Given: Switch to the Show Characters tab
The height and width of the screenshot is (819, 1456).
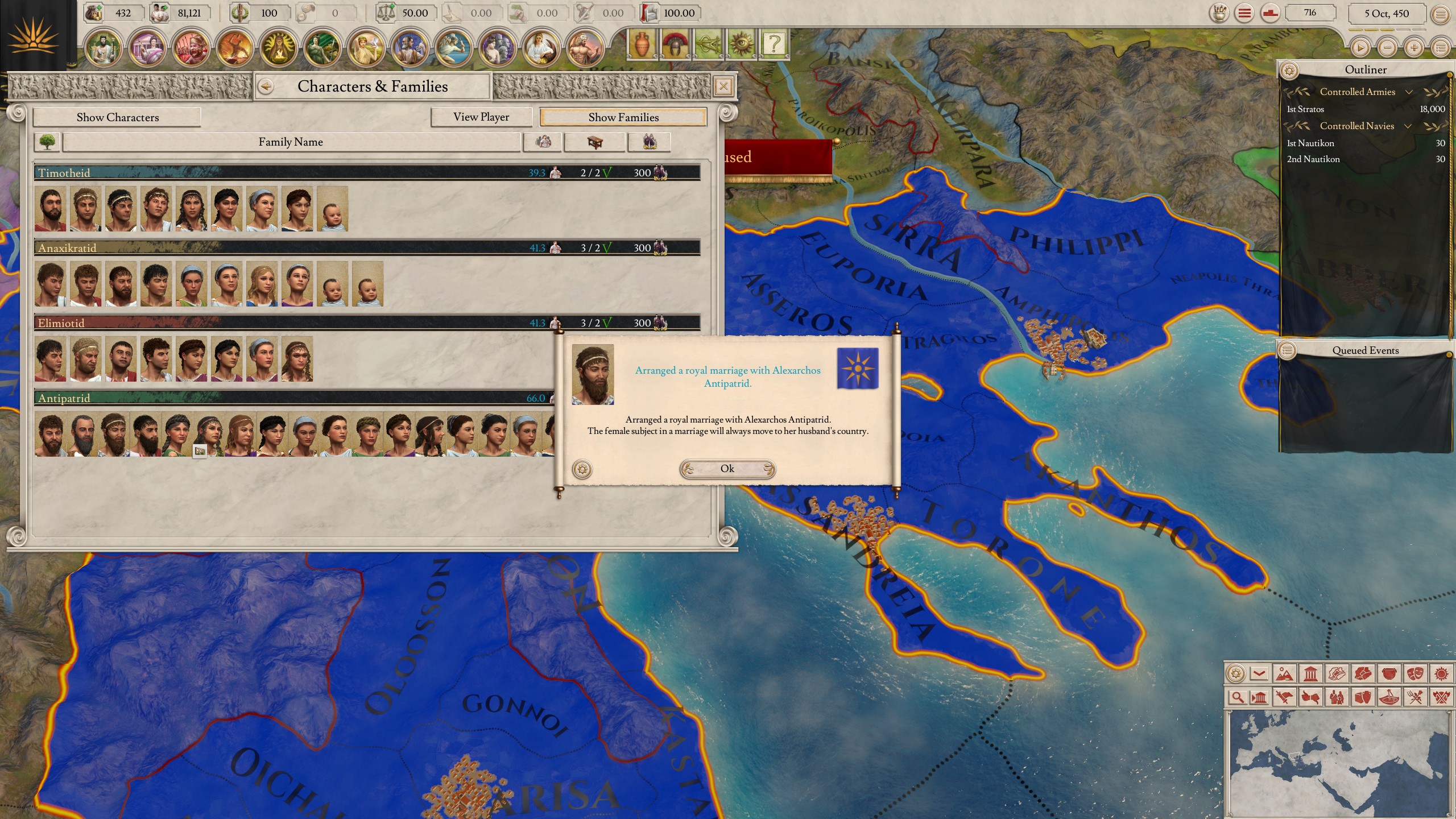Looking at the screenshot, I should [117, 117].
